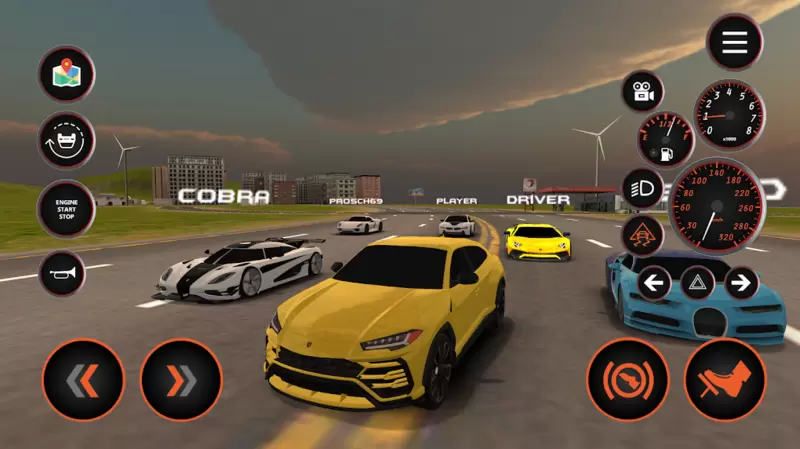
Task: Apply the handbrake button
Action: pos(627,380)
